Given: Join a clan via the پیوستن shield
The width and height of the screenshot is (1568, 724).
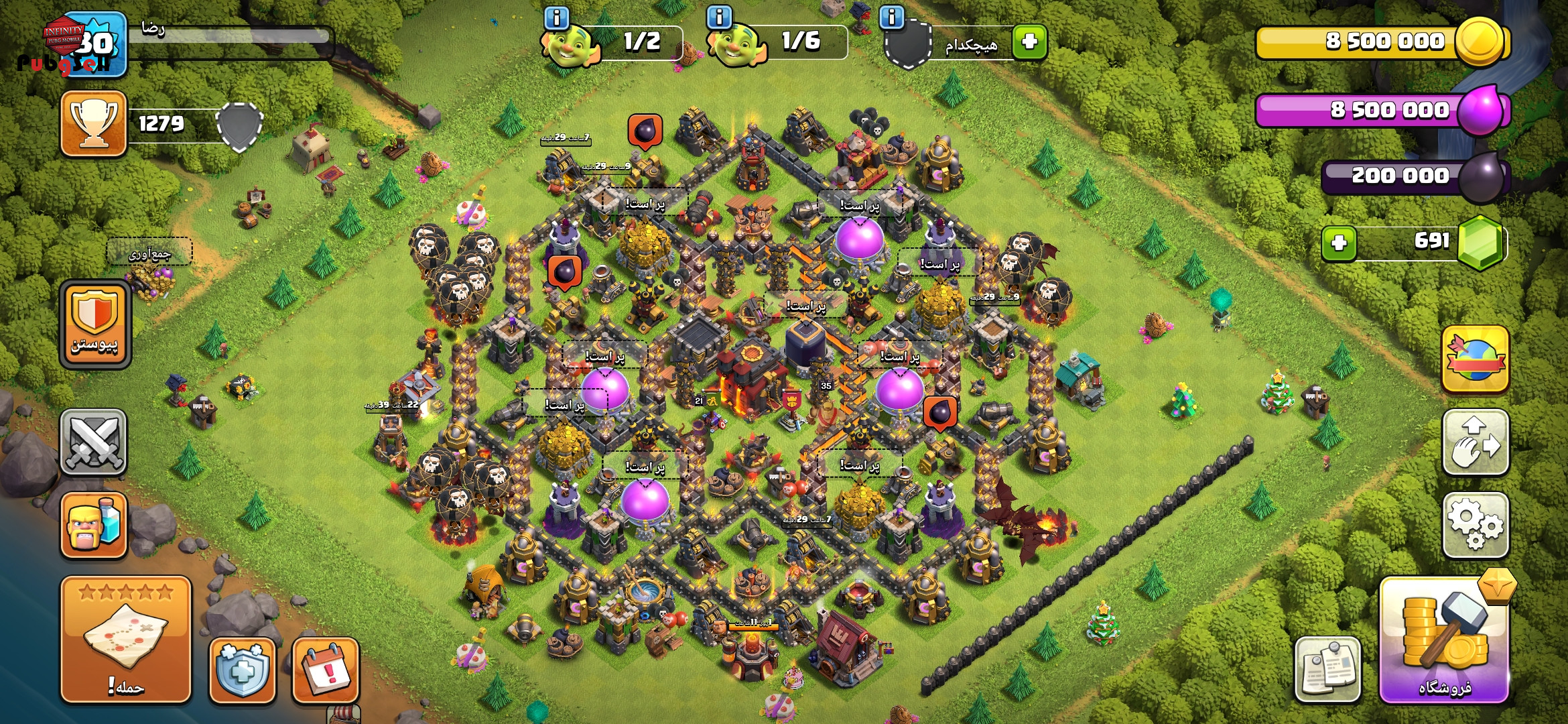Looking at the screenshot, I should (94, 324).
